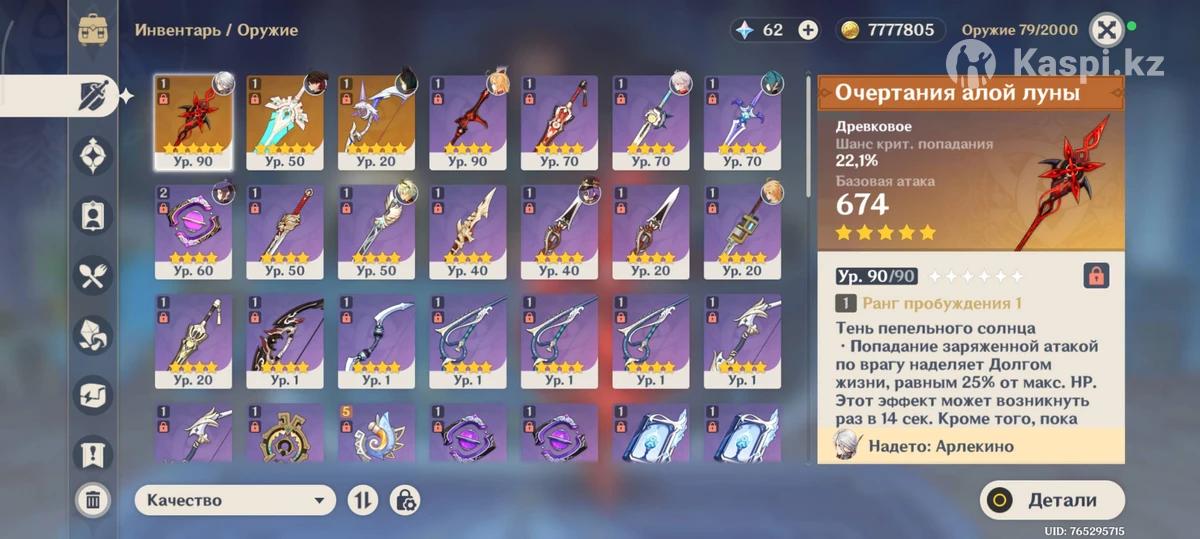The height and width of the screenshot is (539, 1200).
Task: Click the backpack inventory icon
Action: click(94, 30)
